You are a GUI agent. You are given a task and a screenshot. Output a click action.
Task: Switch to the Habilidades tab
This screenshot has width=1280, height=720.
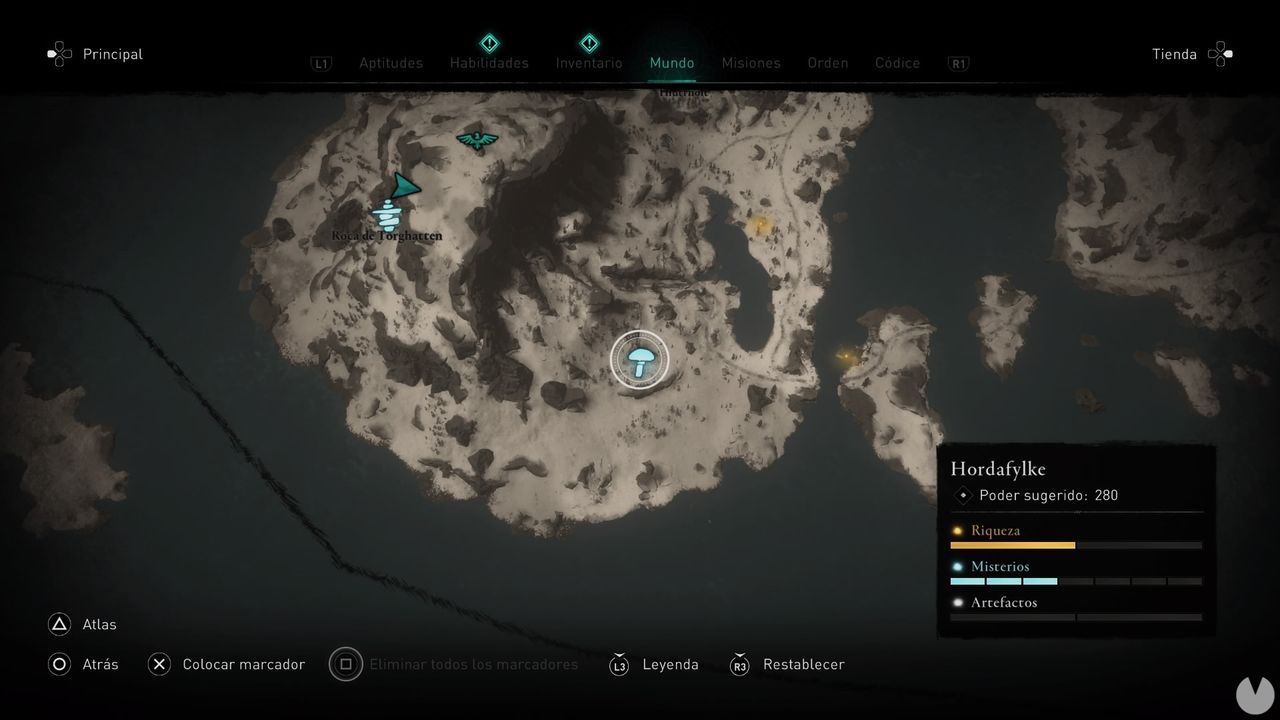click(489, 63)
